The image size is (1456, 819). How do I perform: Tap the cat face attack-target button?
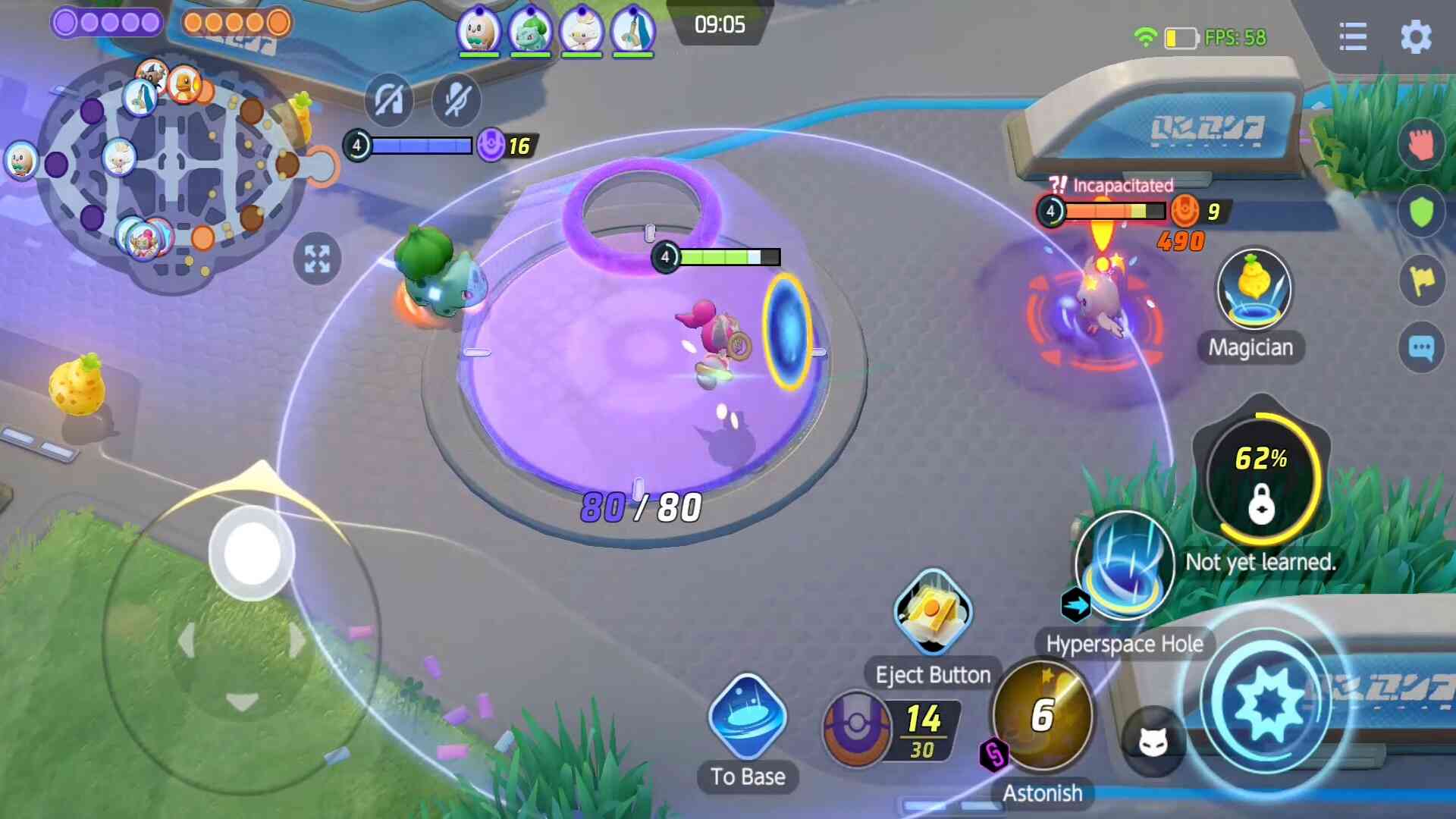click(1153, 742)
